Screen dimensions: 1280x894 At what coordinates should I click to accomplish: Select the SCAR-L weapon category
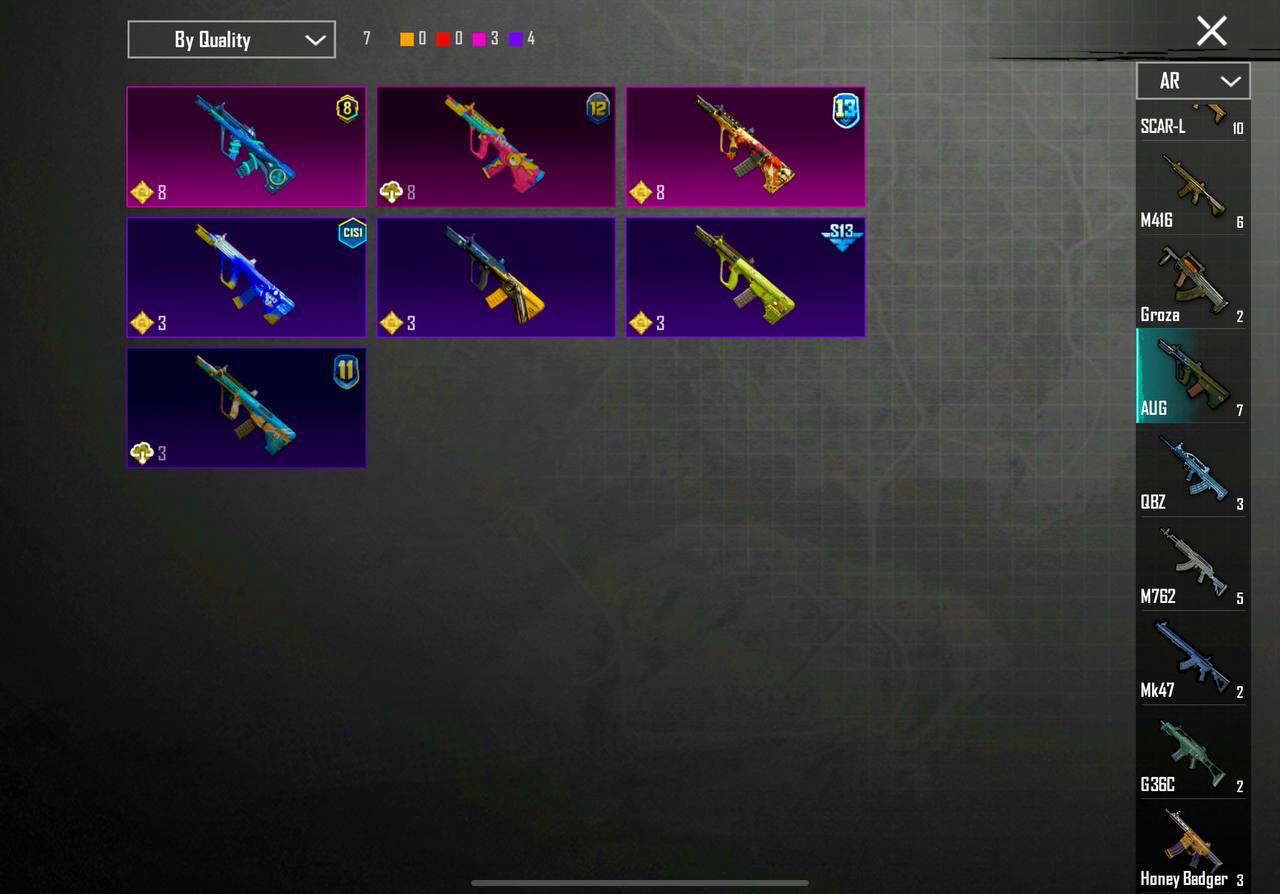[x=1192, y=122]
